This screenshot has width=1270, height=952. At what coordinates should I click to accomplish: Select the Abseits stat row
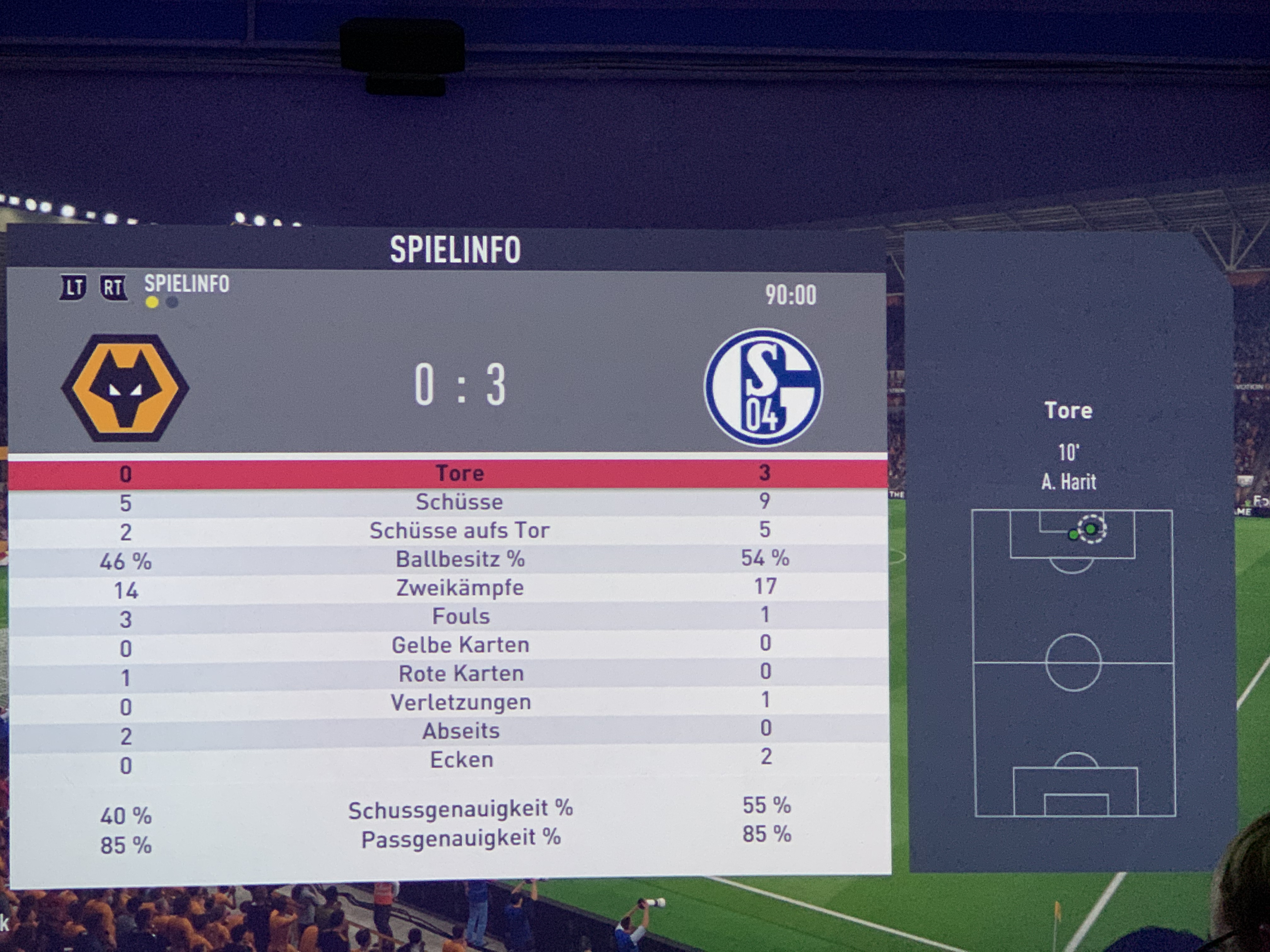(x=461, y=731)
